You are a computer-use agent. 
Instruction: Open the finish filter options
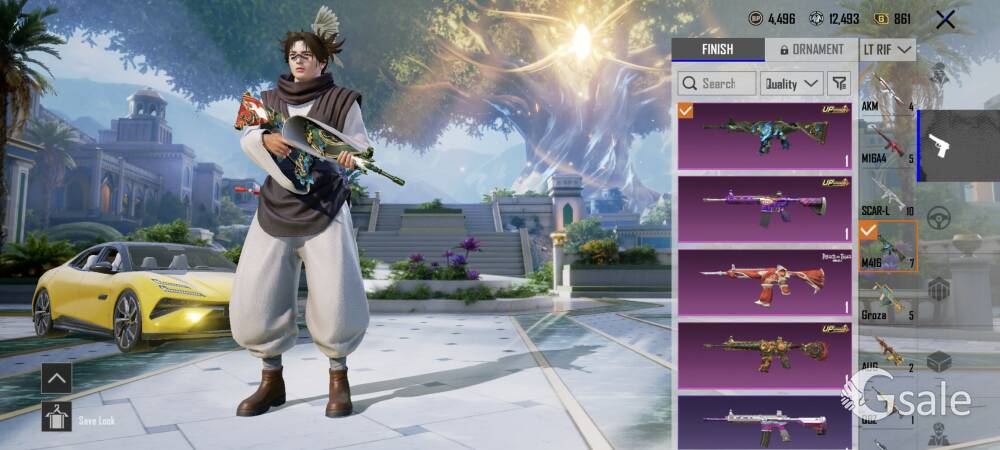(839, 84)
